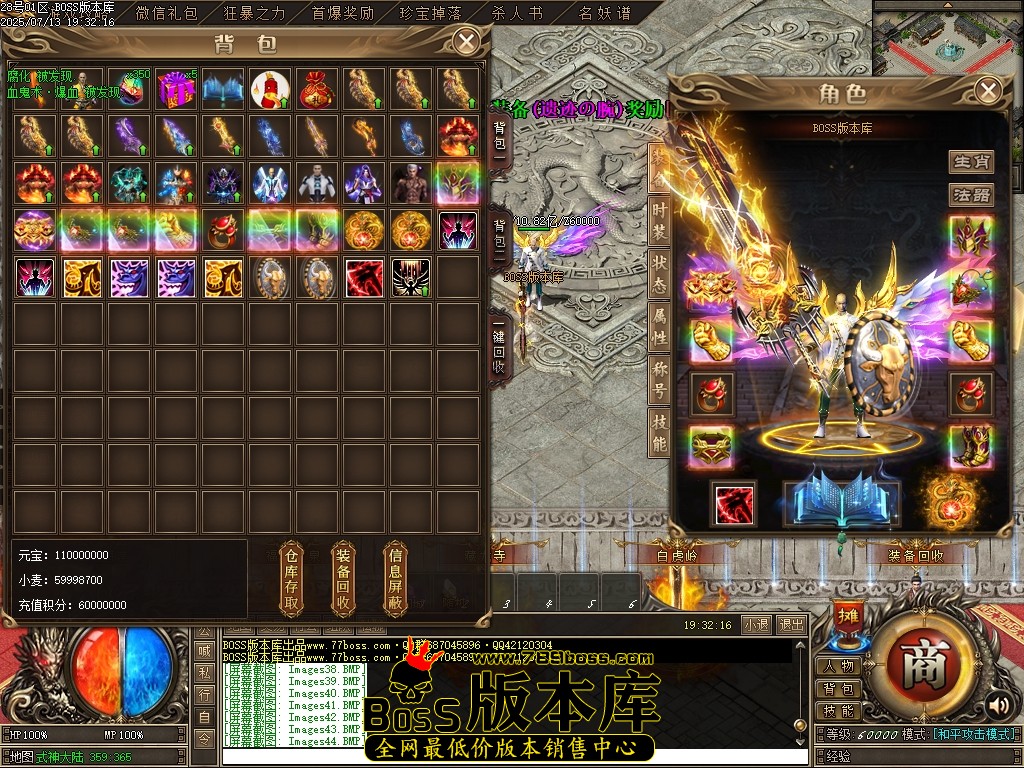The image size is (1024, 768).
Task: Click the 退出 exit button
Action: coord(791,624)
